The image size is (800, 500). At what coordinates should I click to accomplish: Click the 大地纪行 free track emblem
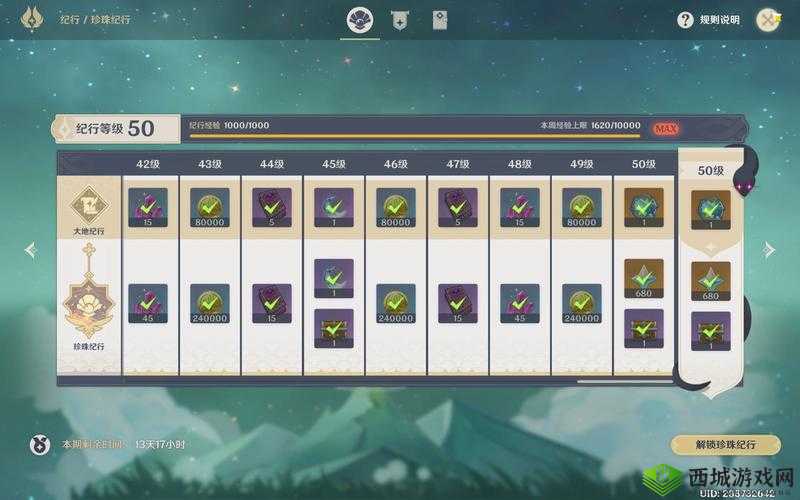pos(88,210)
